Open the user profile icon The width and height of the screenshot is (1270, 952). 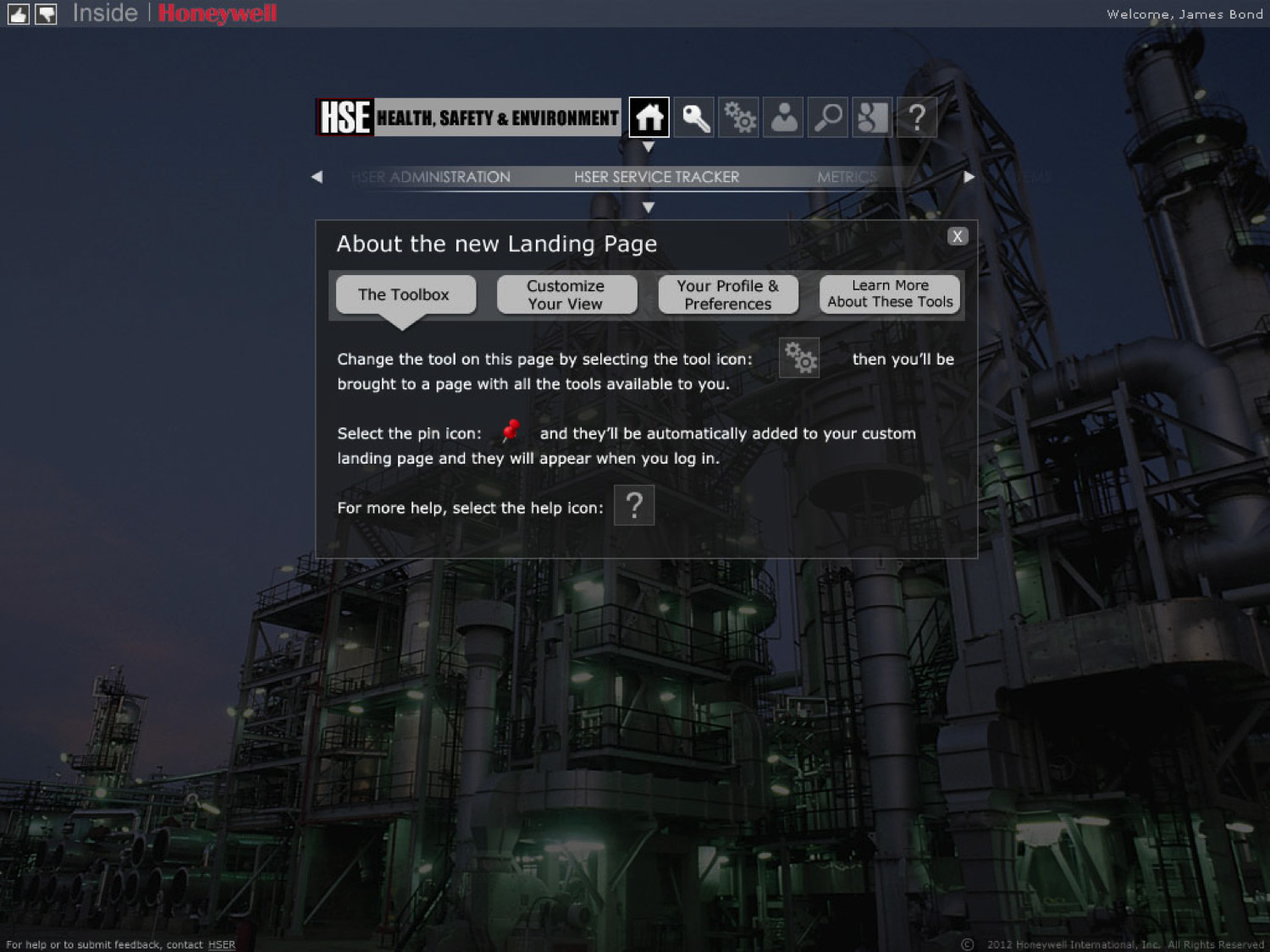[x=784, y=118]
